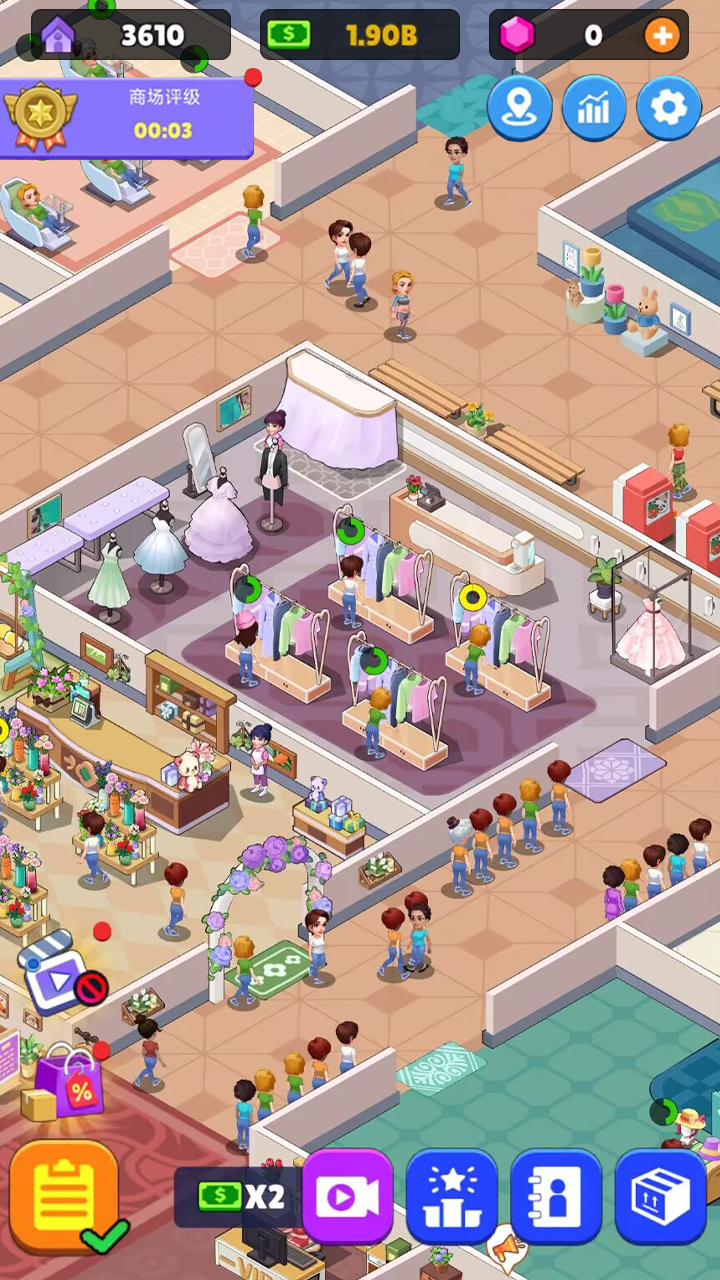The image size is (720, 1280).
Task: Watch a video via the purple camera button
Action: click(x=348, y=1196)
